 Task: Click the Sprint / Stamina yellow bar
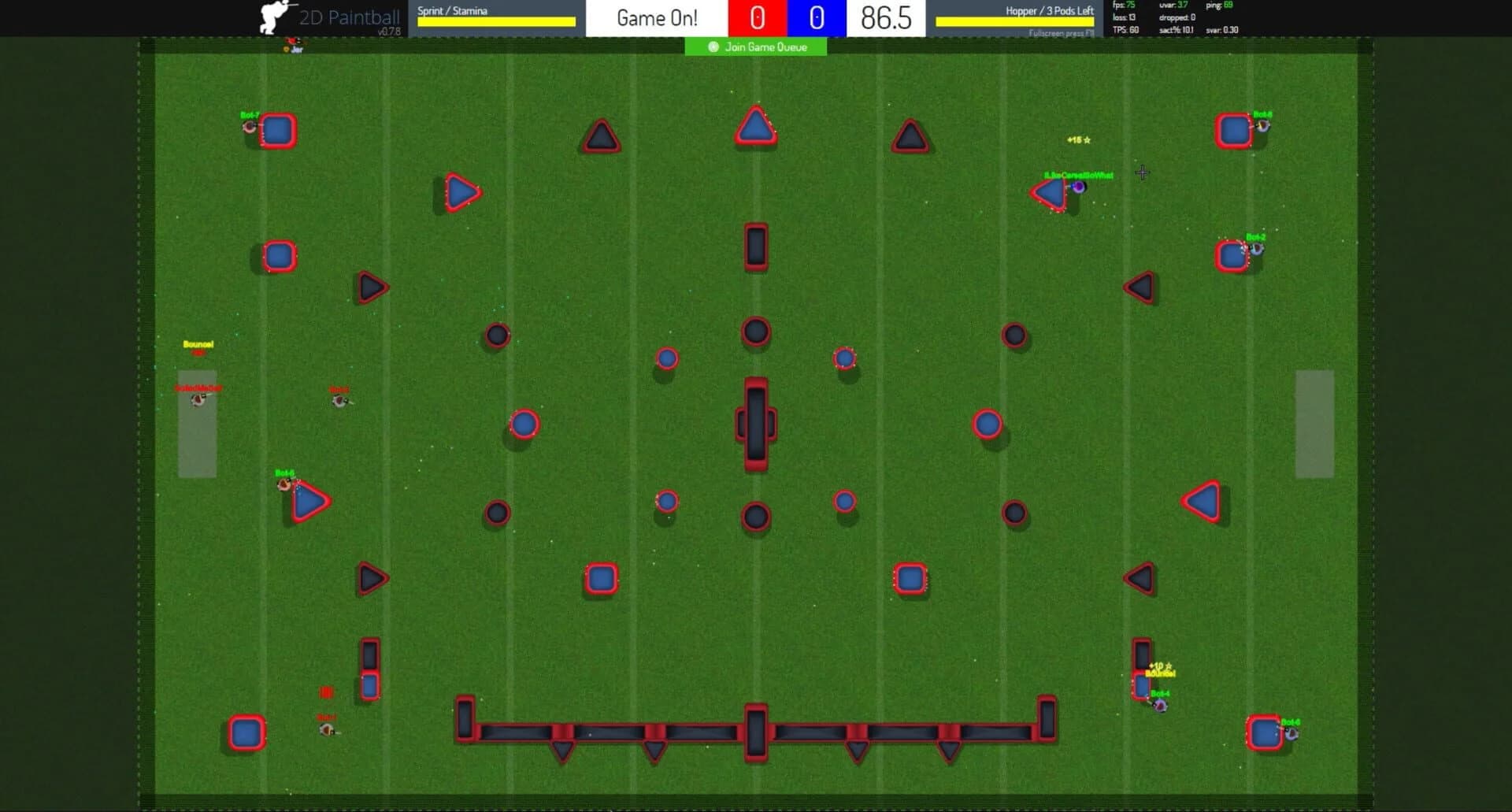pyautogui.click(x=496, y=22)
